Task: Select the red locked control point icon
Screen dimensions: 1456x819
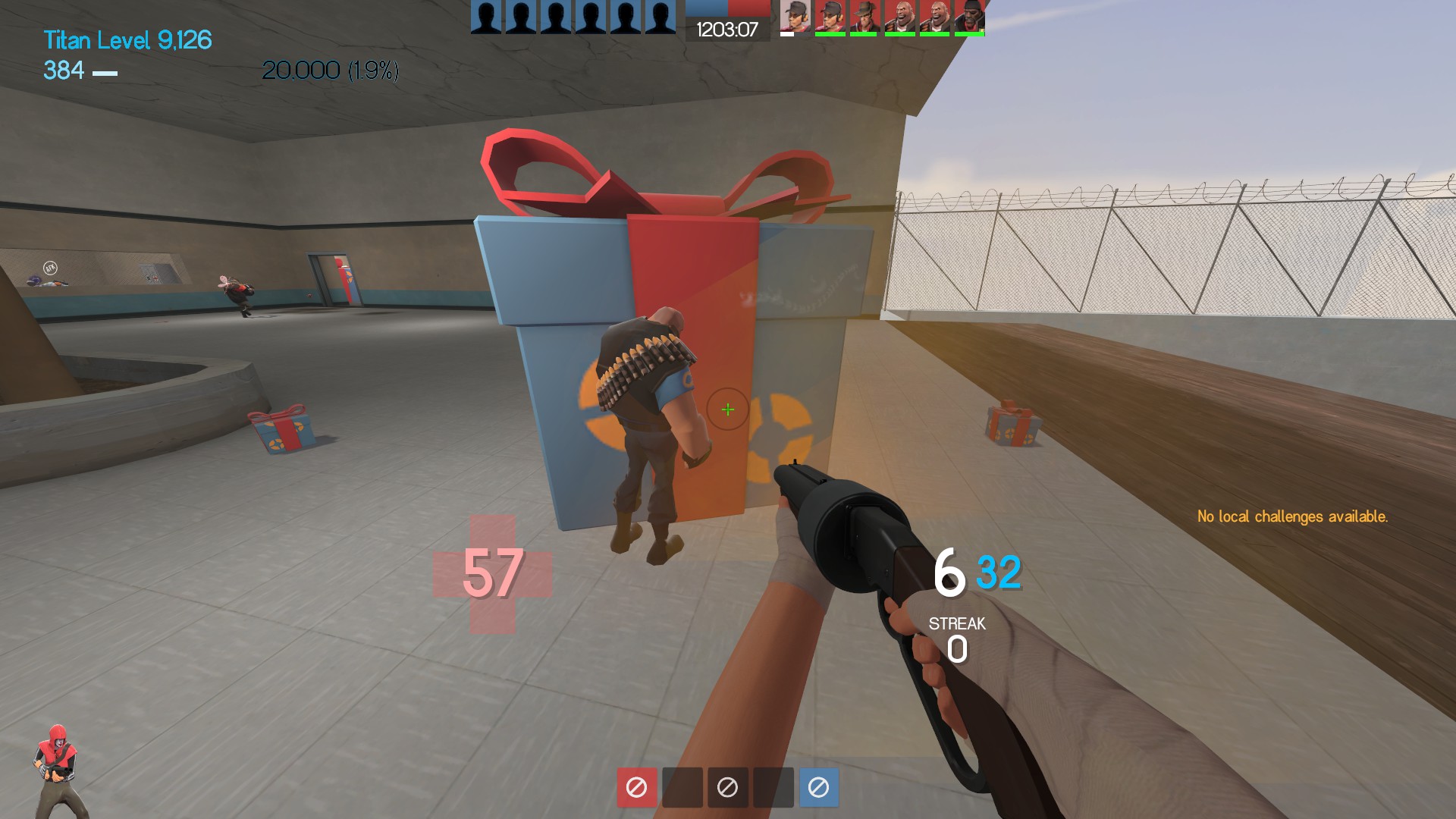Action: pos(636,787)
